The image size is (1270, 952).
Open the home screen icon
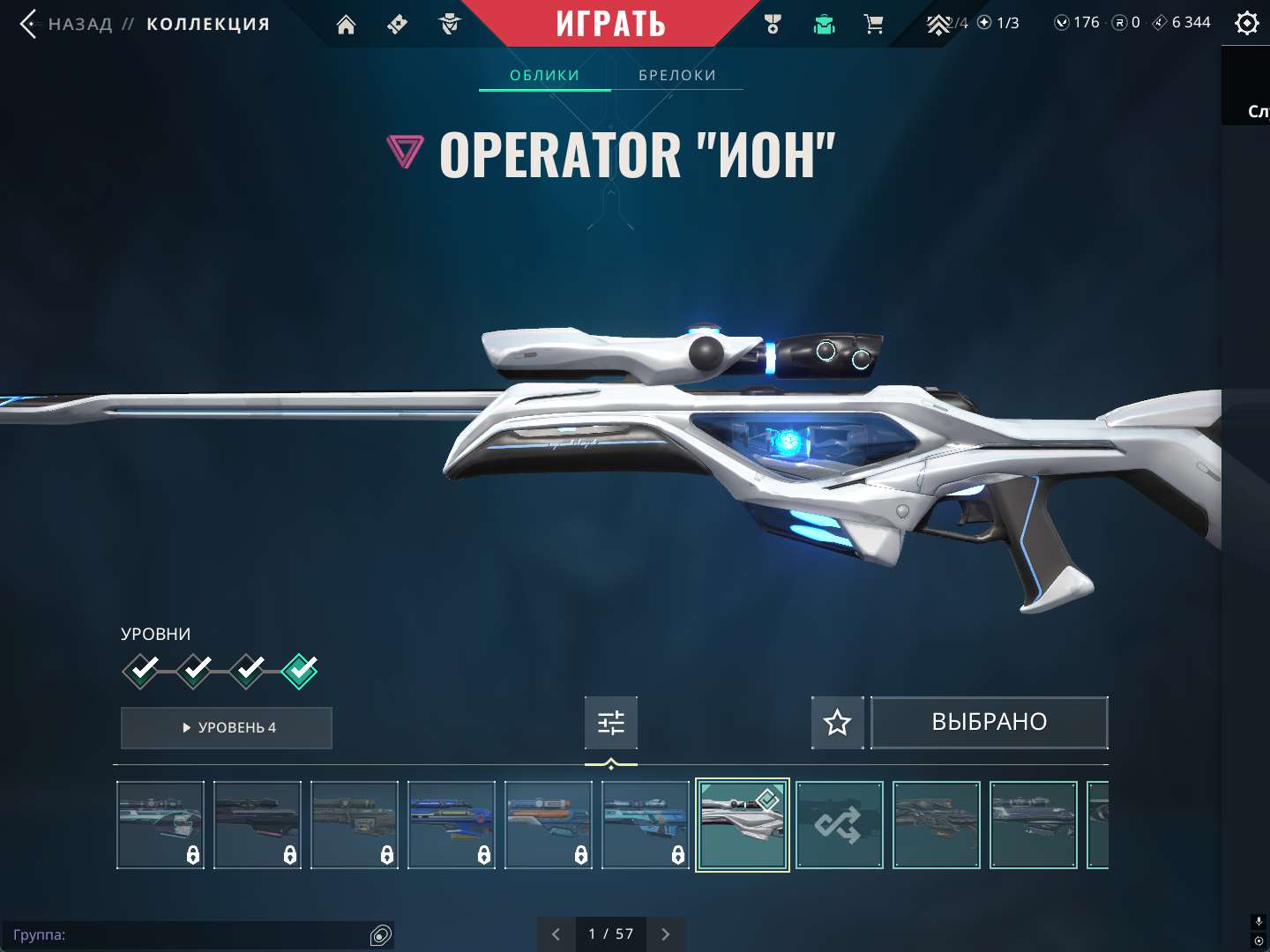[x=345, y=24]
